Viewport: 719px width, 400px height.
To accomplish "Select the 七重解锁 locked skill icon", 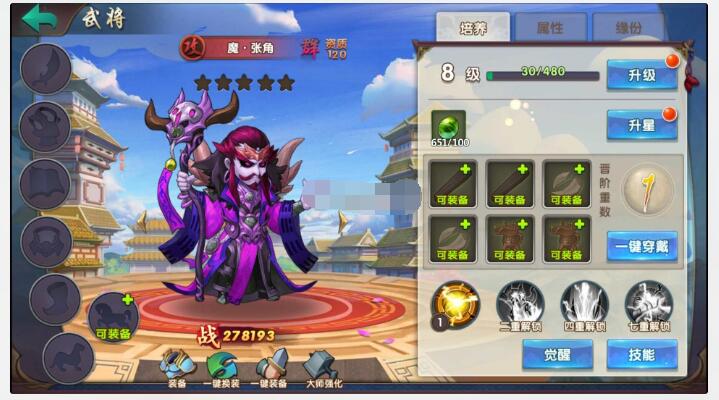I will pos(648,302).
